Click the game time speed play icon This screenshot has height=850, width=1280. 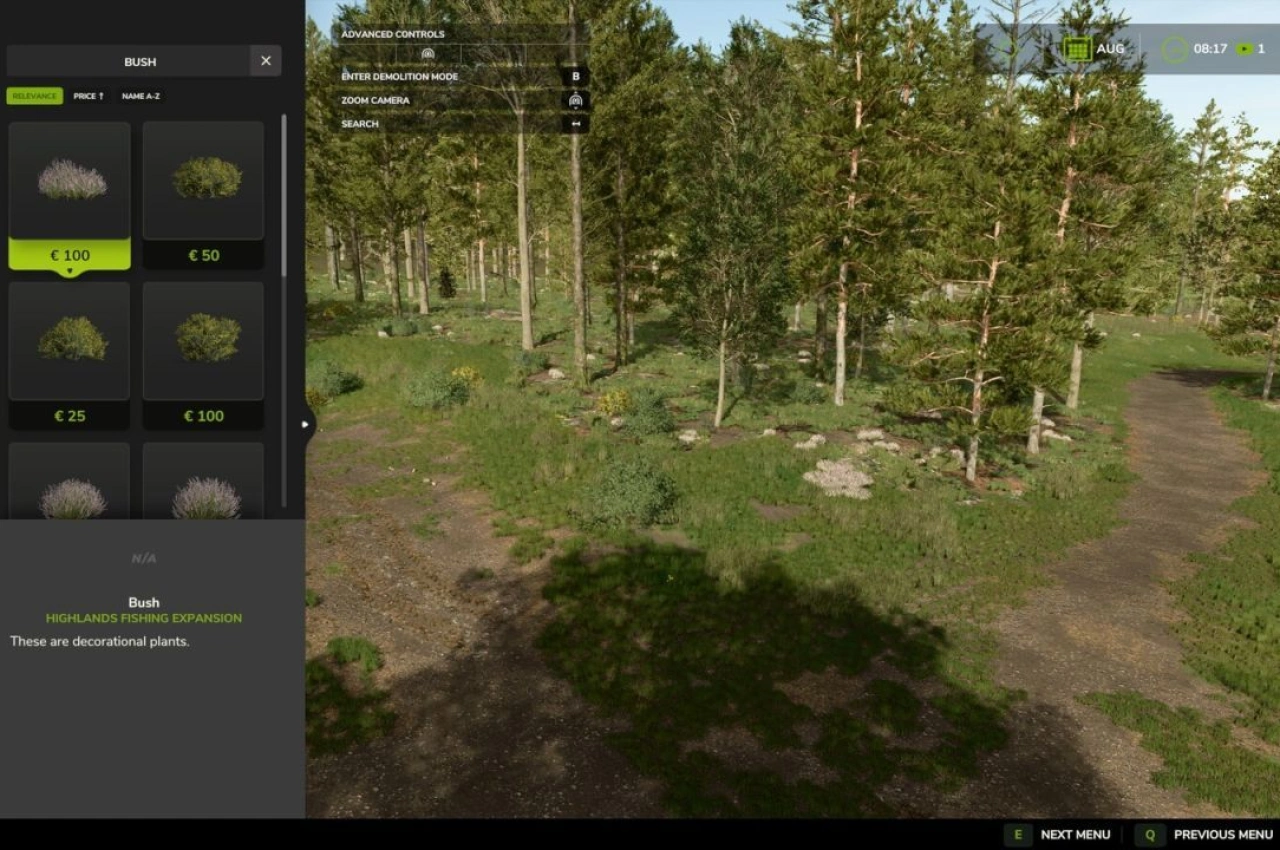click(x=1243, y=48)
